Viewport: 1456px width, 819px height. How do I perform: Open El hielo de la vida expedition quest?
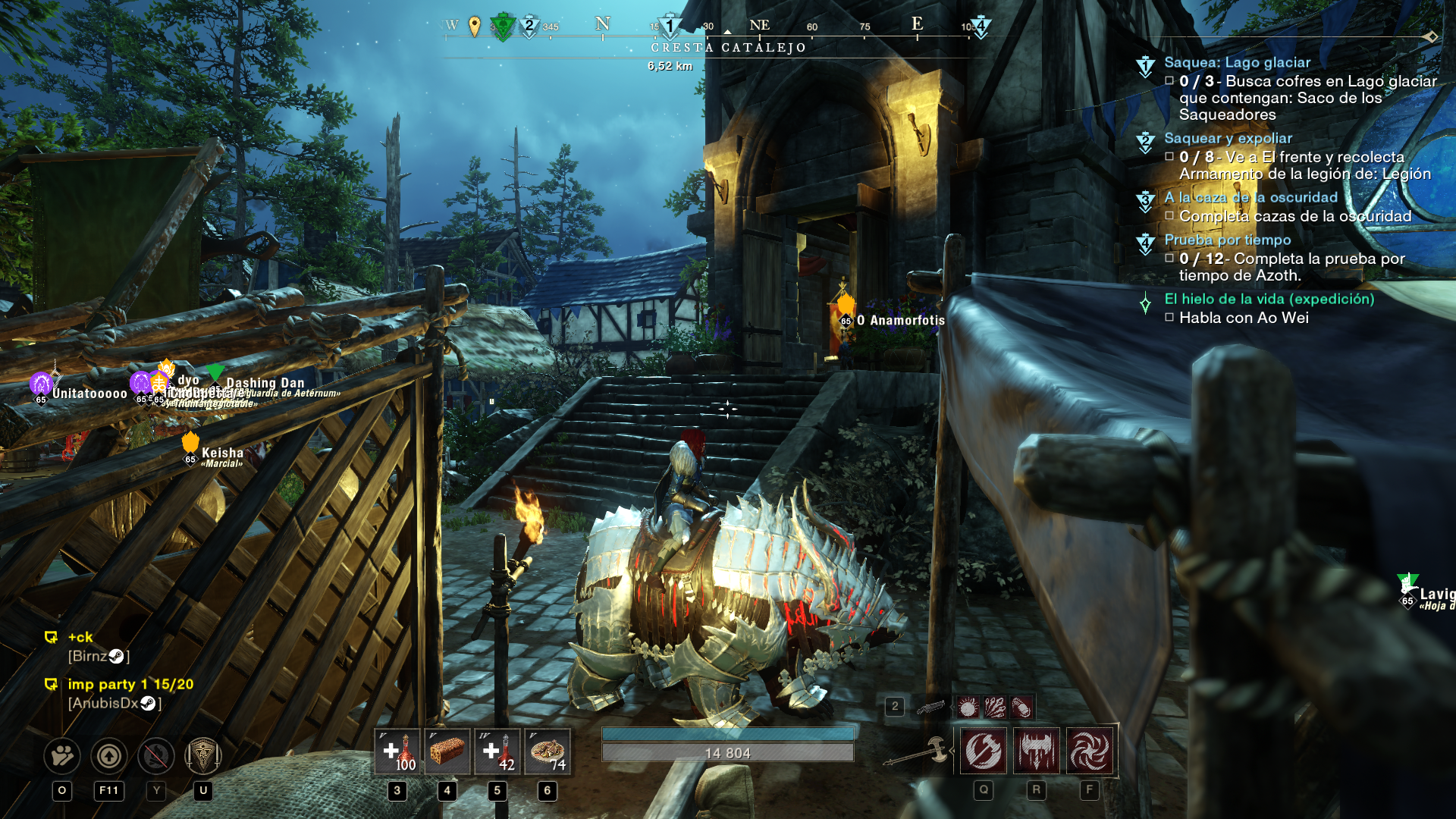[1269, 300]
